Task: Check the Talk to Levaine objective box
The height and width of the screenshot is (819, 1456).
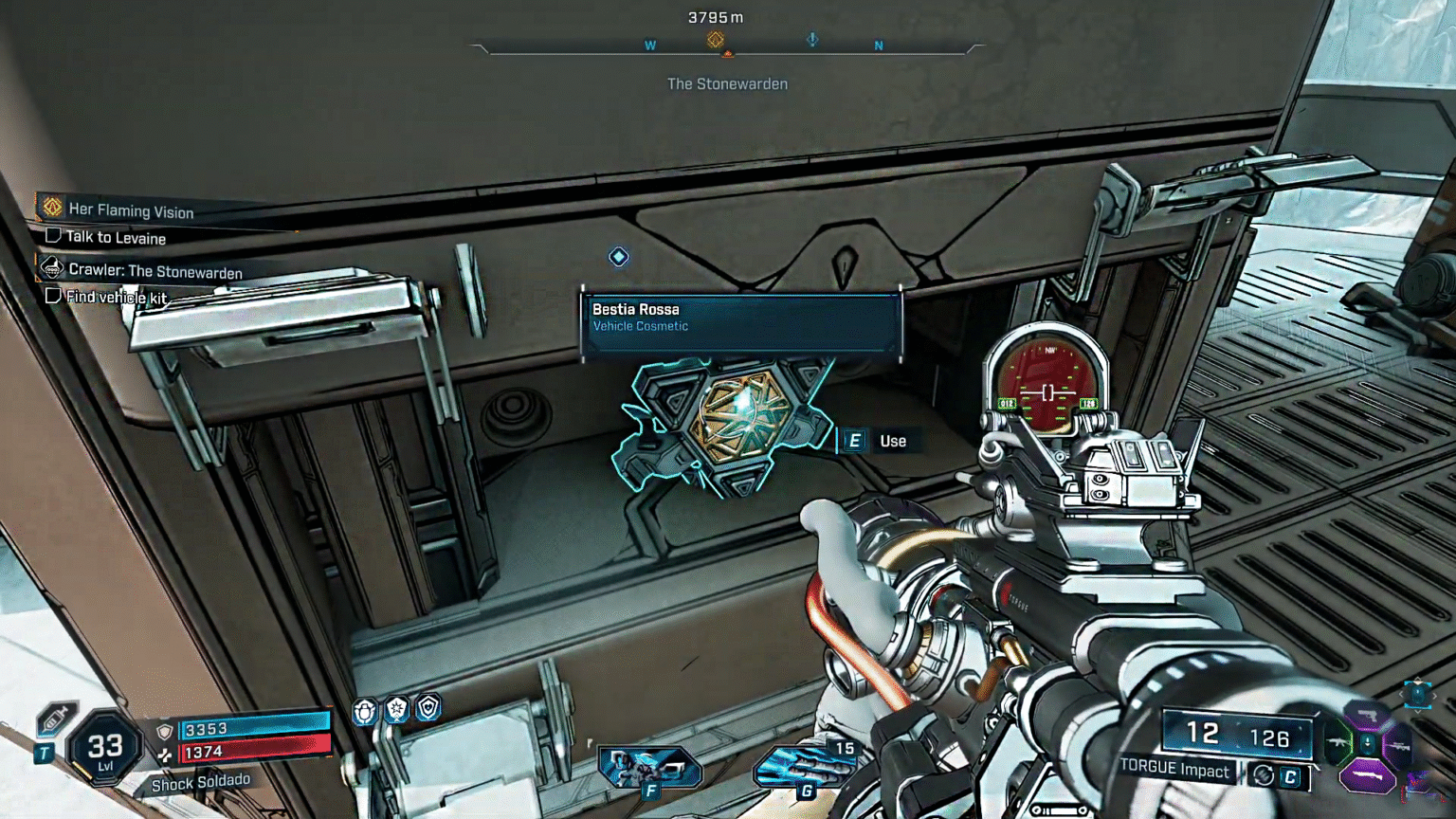Action: tap(55, 237)
